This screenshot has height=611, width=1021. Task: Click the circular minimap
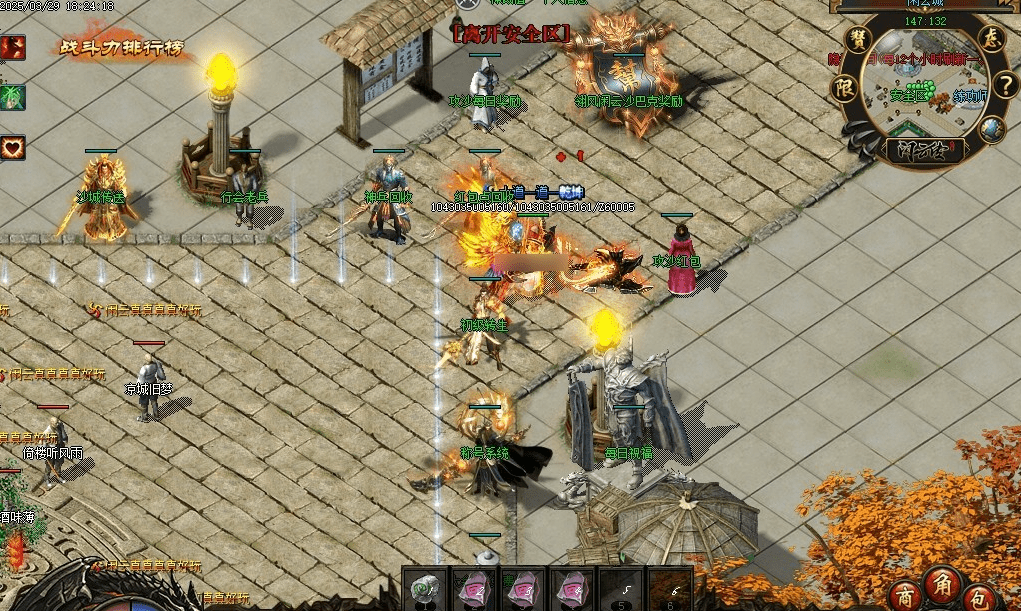(923, 84)
